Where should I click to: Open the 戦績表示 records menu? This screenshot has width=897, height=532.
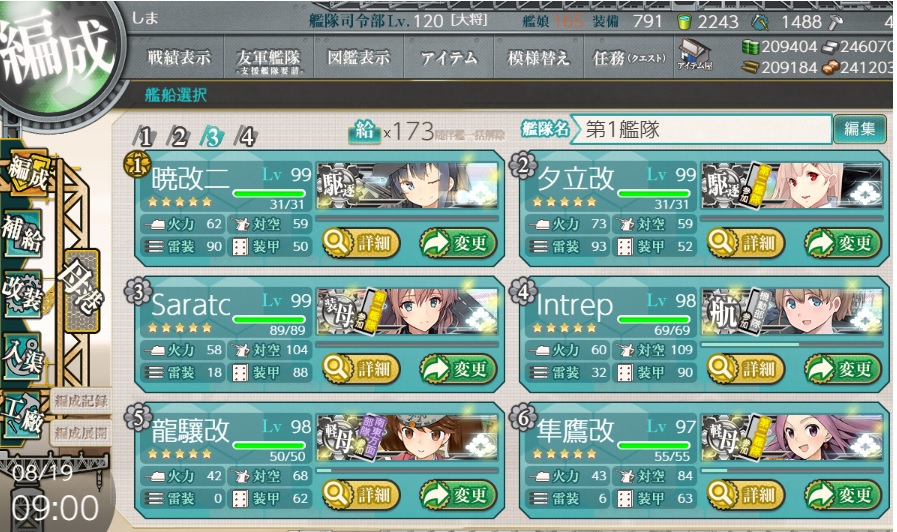tap(179, 58)
